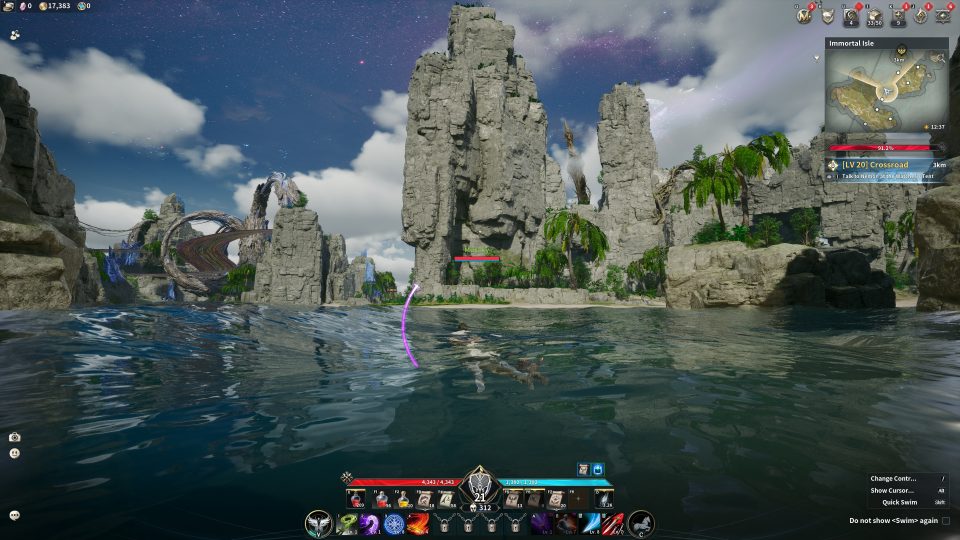The height and width of the screenshot is (540, 960).
Task: Click the white horse mount button
Action: (640, 522)
